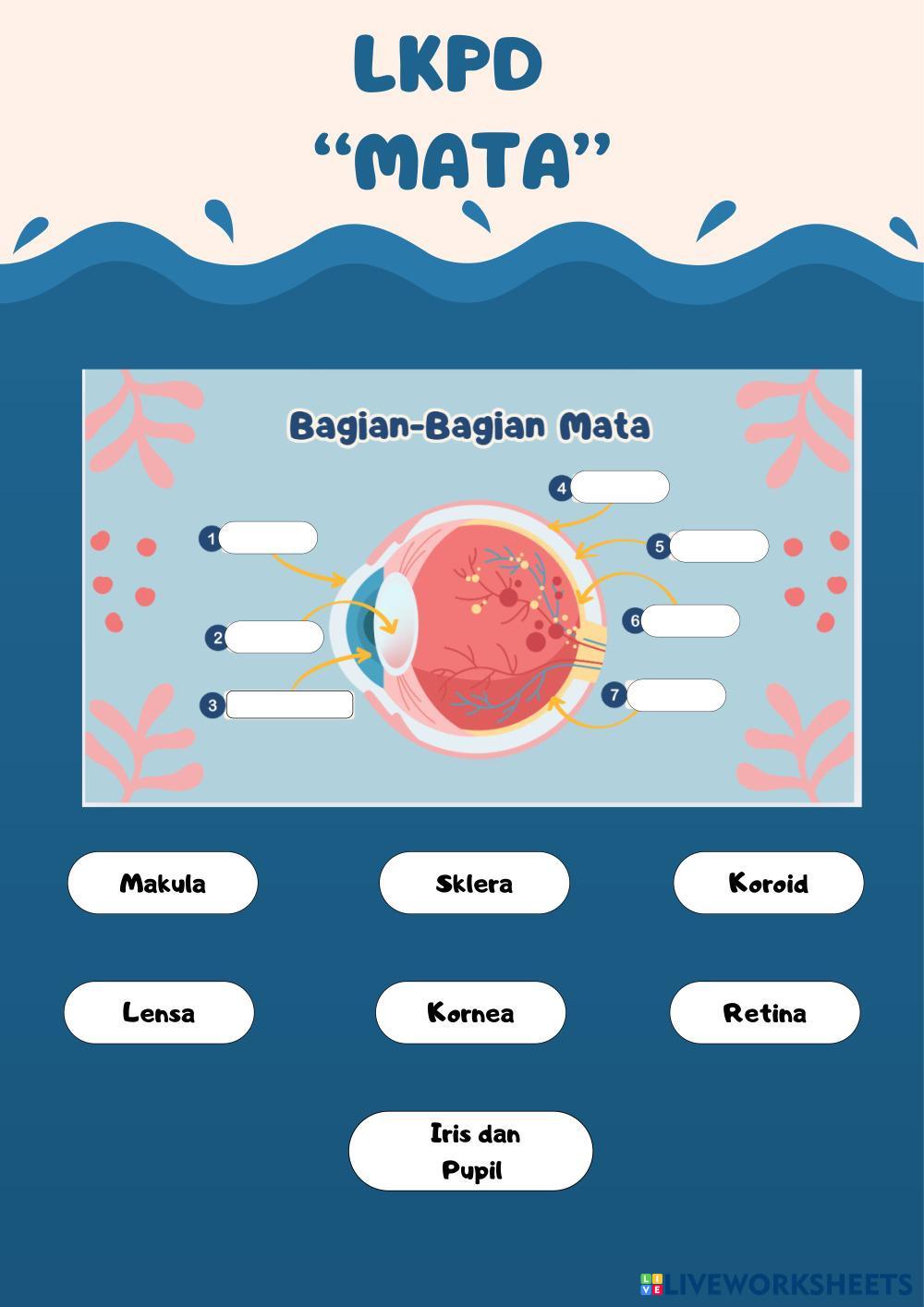Pick the answer box numbered 6
924x1307 pixels.
point(690,621)
